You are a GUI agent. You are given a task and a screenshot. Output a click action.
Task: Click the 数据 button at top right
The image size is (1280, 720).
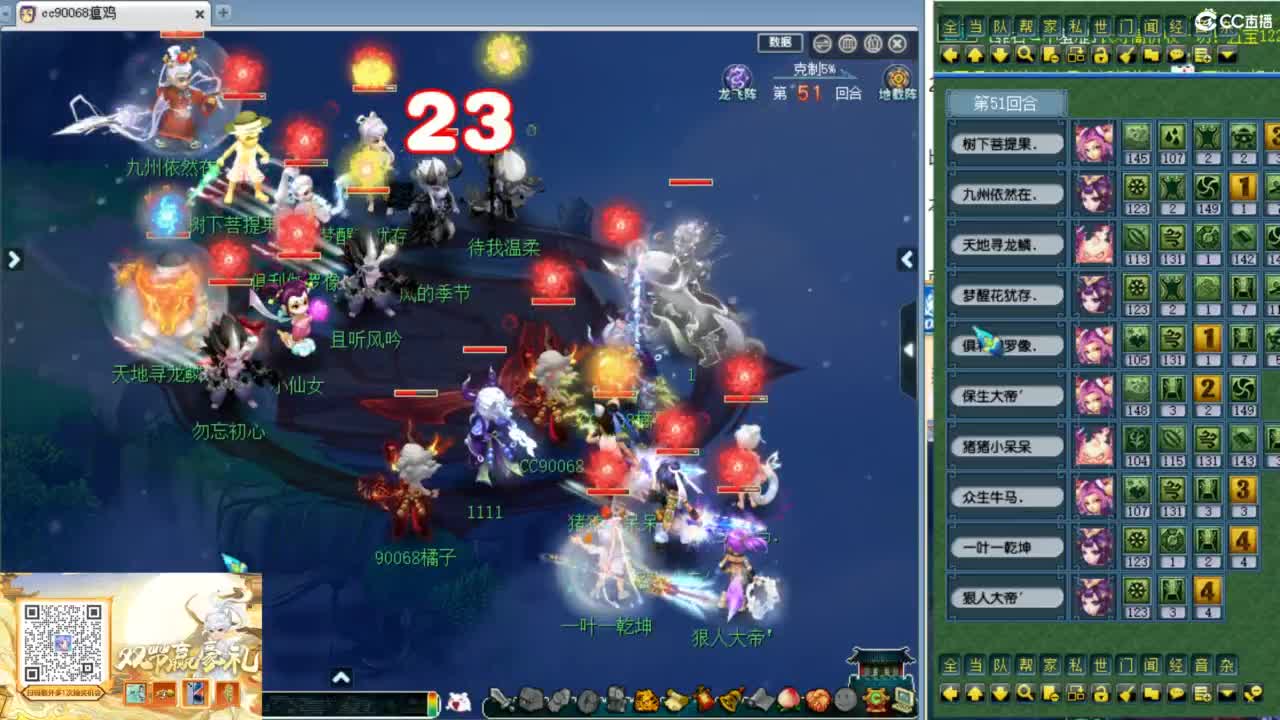coord(782,42)
